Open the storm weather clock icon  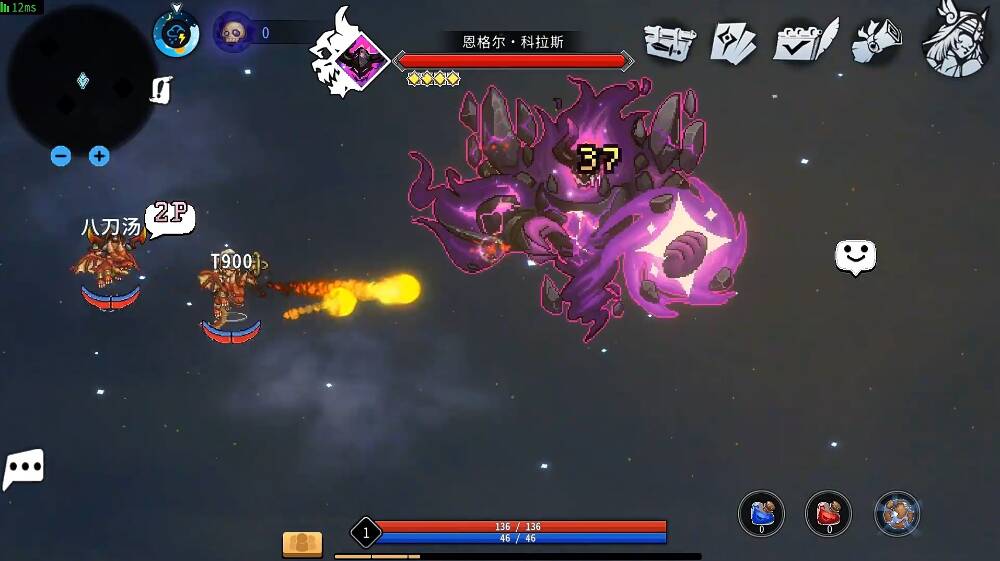(x=176, y=33)
